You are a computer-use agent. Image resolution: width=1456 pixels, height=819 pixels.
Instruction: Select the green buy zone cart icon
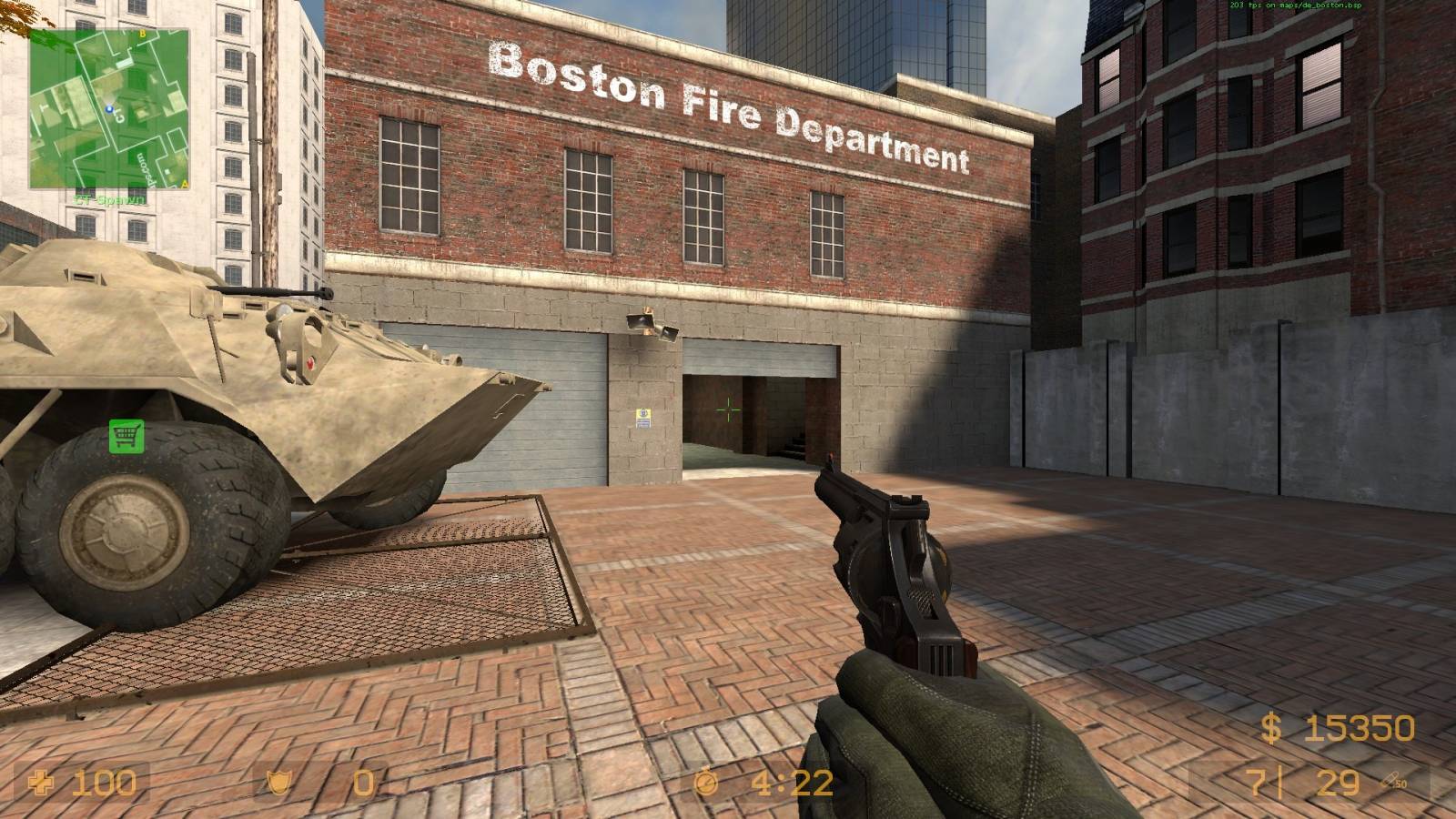pos(126,435)
